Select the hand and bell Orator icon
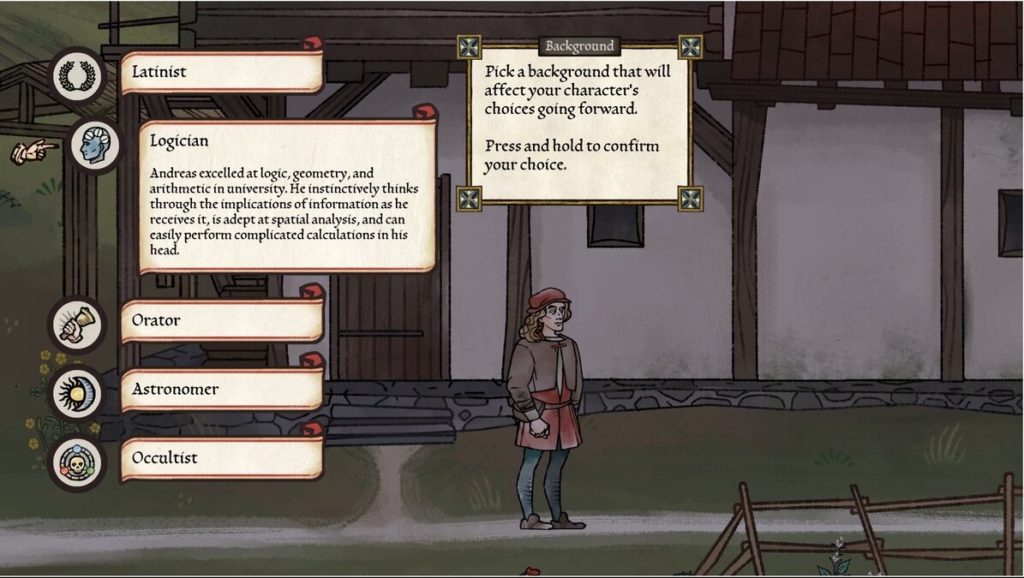The width and height of the screenshot is (1024, 578). 77,325
